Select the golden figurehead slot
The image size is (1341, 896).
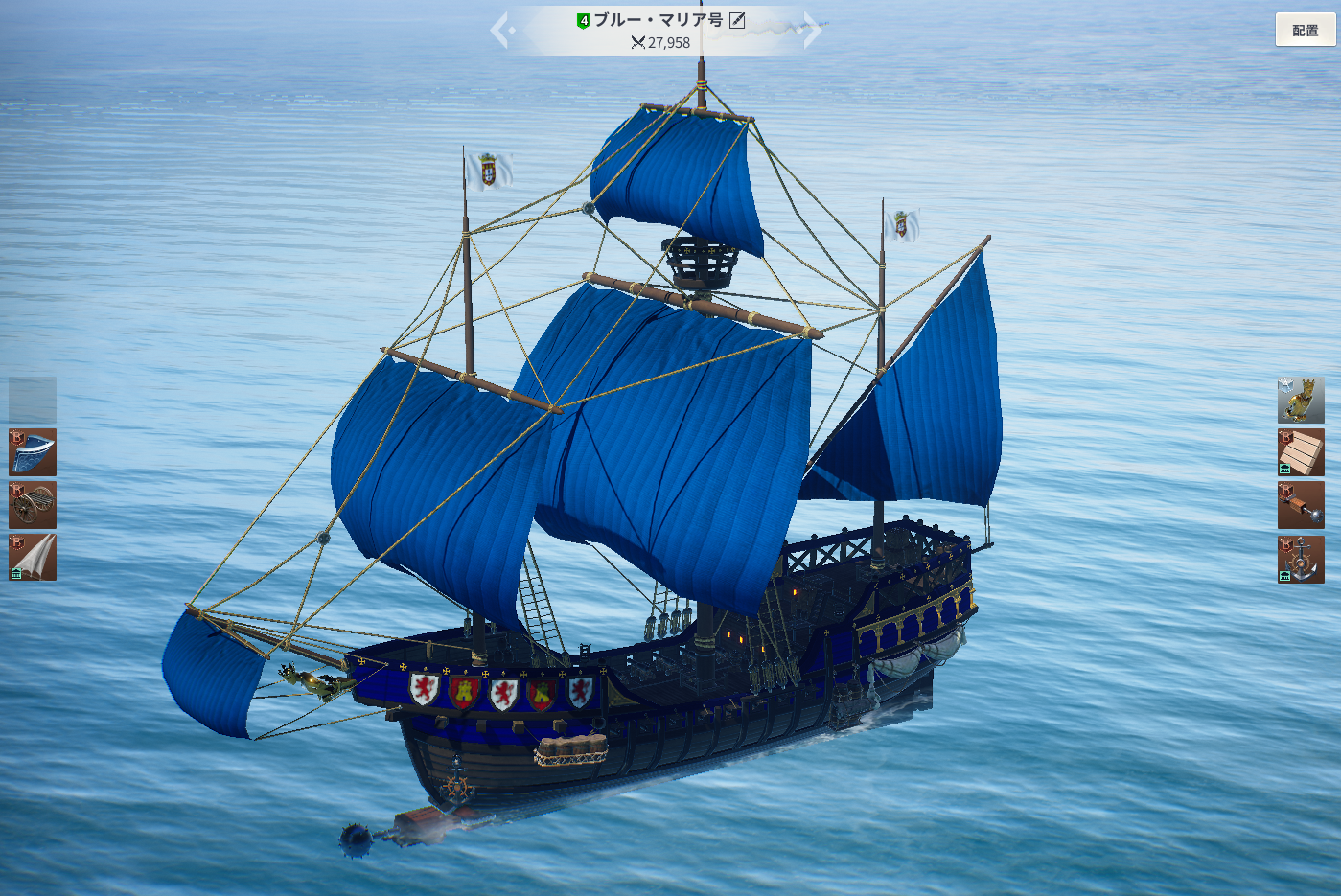point(1301,400)
